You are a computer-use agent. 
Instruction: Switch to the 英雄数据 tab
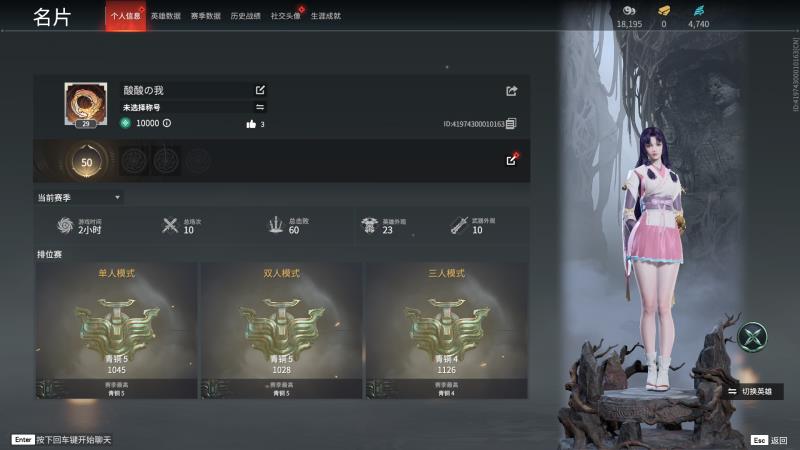[165, 16]
